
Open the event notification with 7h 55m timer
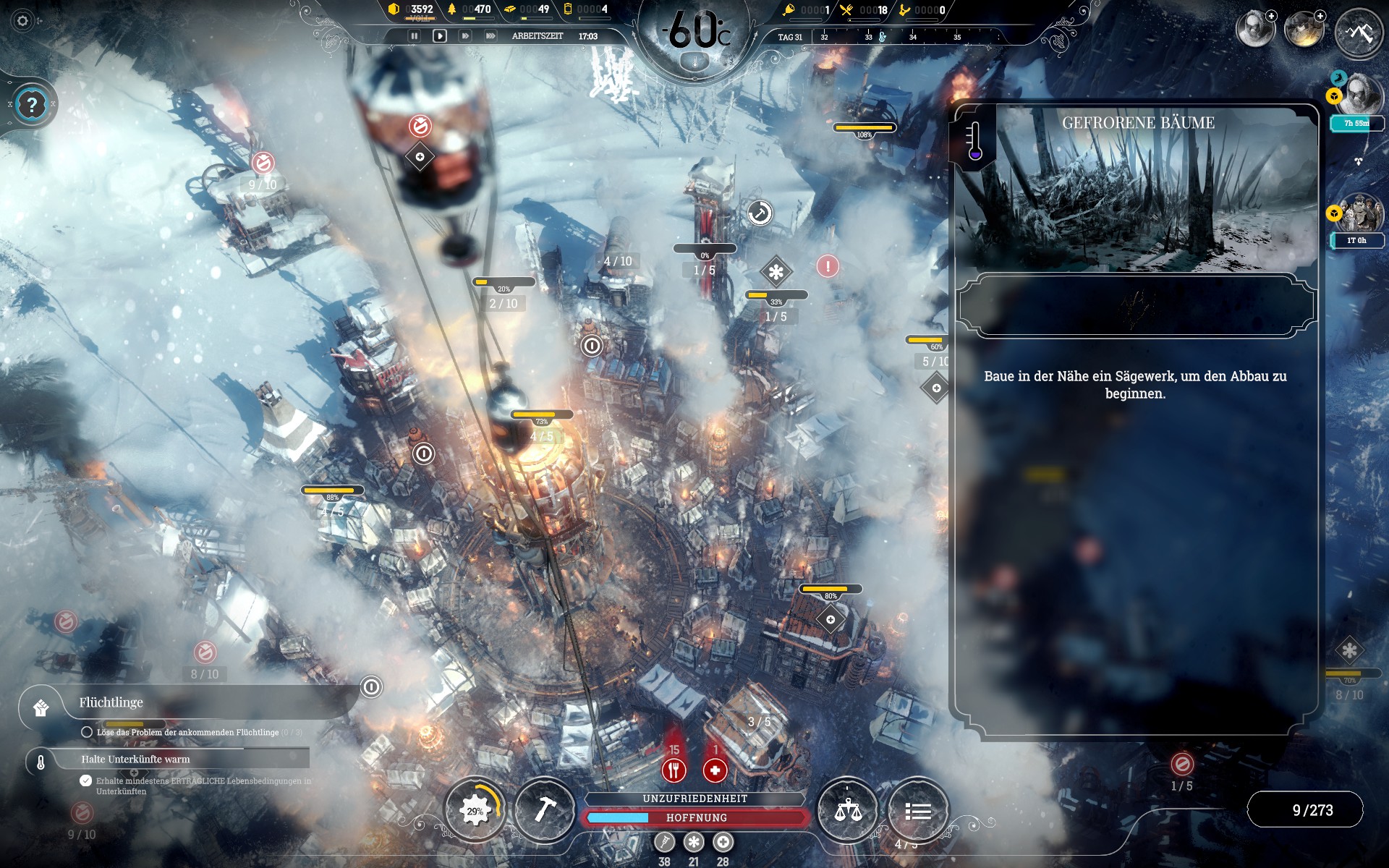1358,98
